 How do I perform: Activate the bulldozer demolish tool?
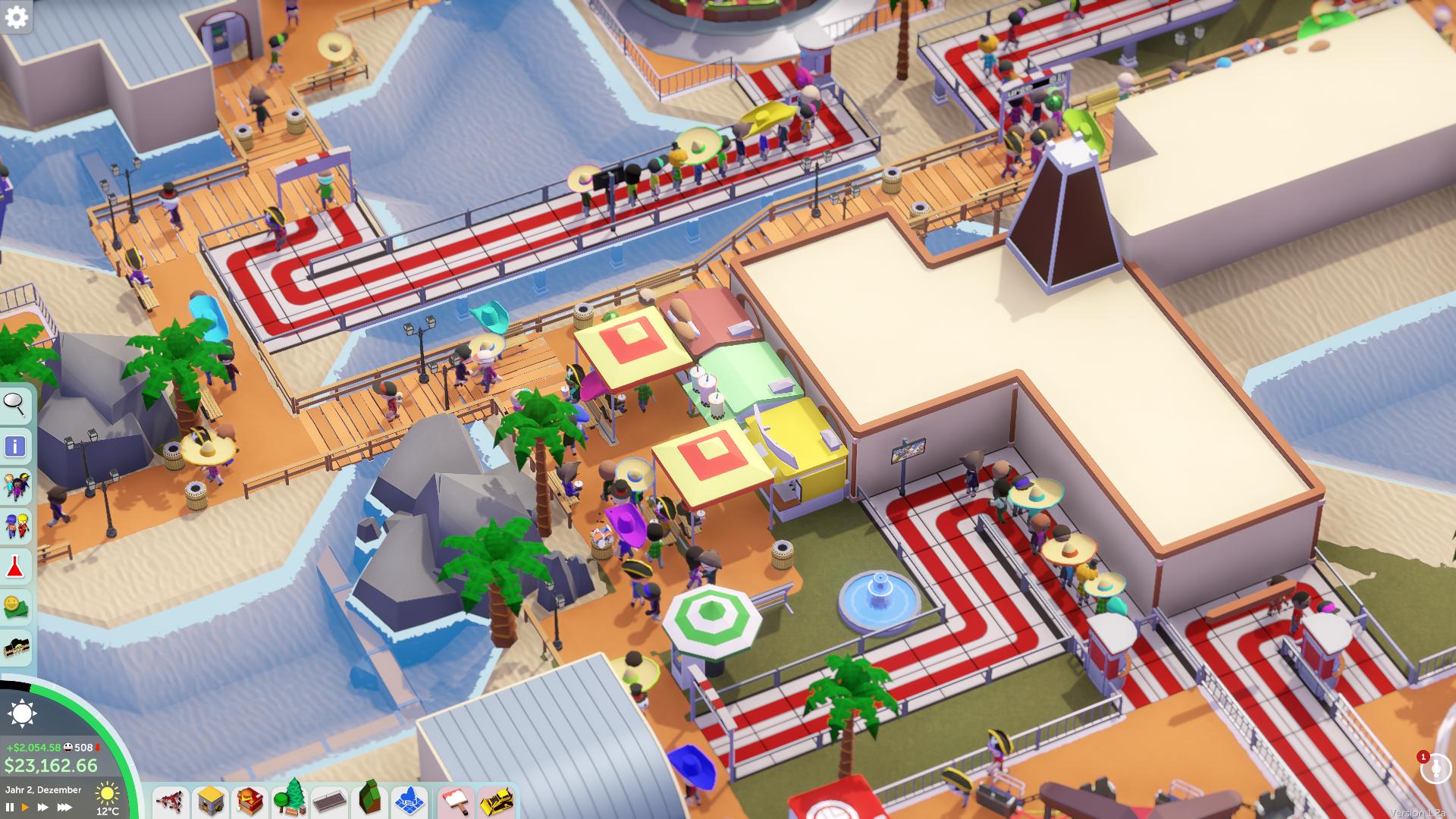coord(497,802)
